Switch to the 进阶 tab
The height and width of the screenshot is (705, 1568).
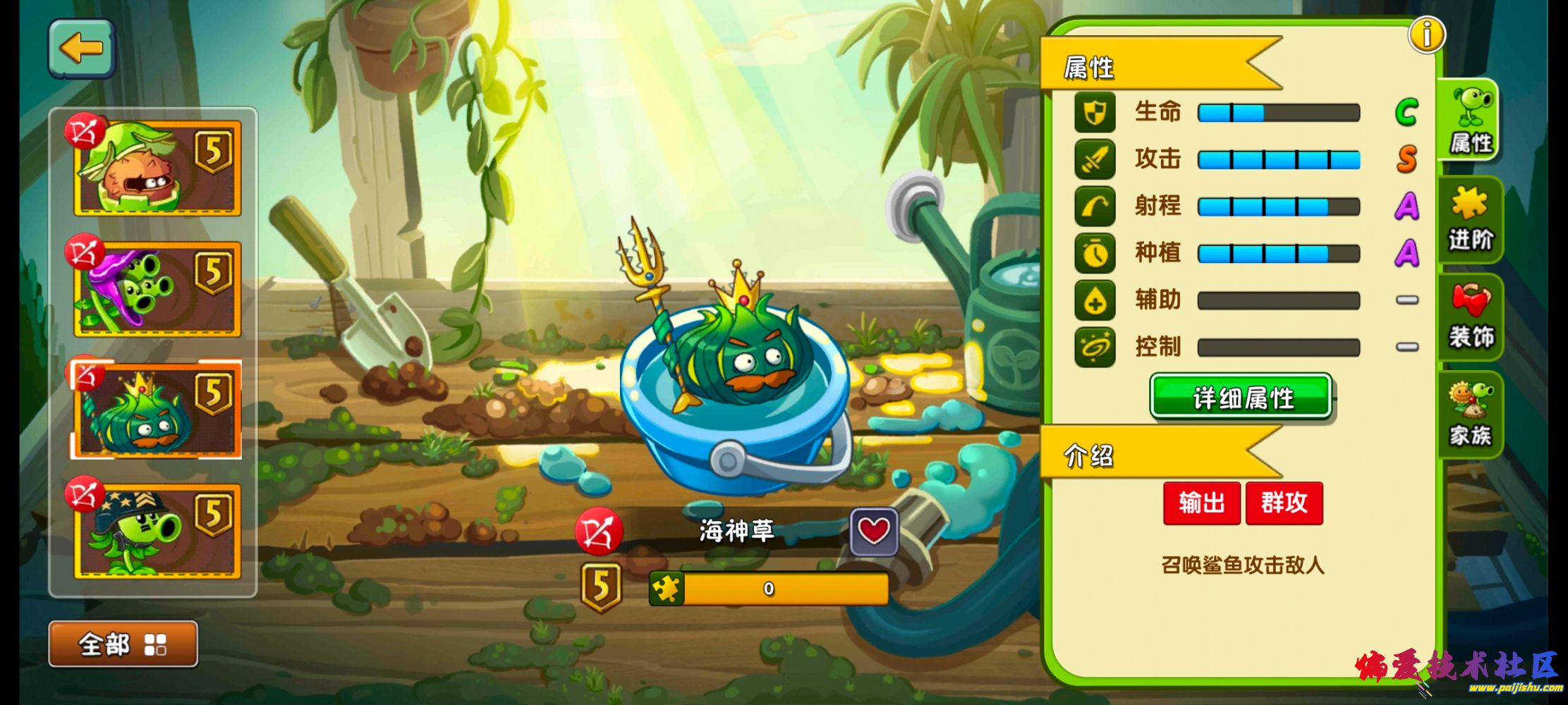click(1470, 220)
